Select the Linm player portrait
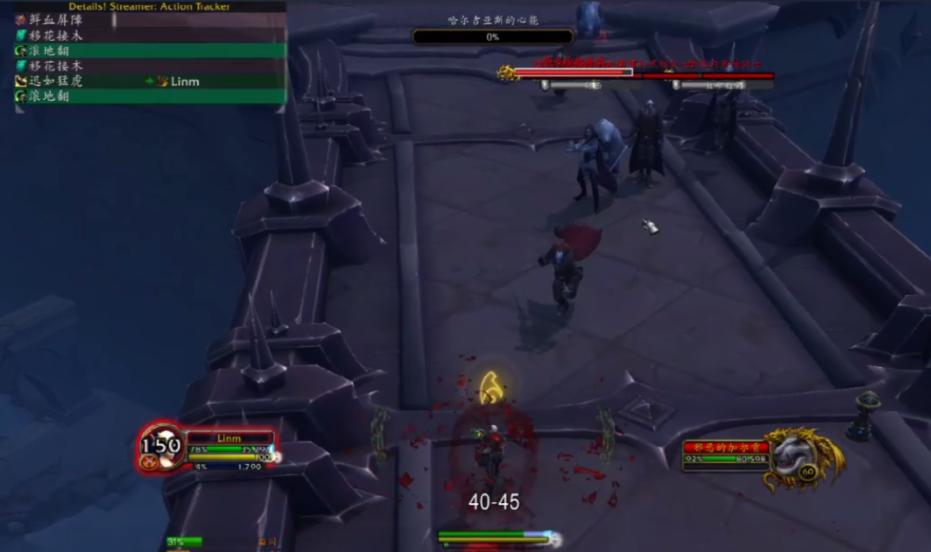Viewport: 931px width, 552px height. (x=160, y=446)
